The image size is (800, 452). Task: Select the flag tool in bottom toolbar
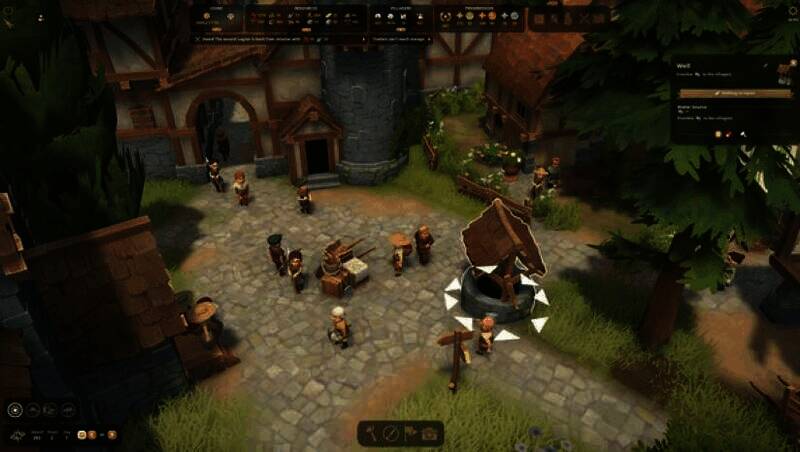point(410,433)
